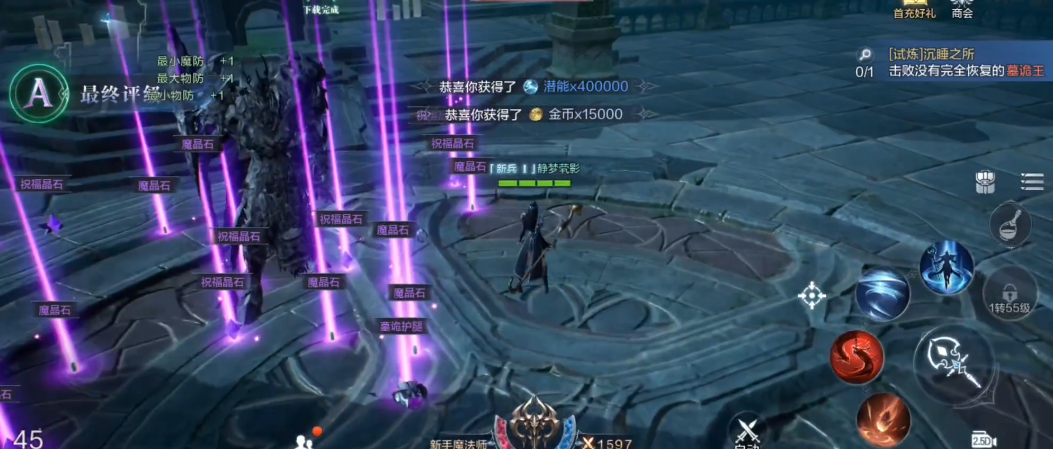Tap the locked 1转55级 skill slot

tap(1010, 294)
